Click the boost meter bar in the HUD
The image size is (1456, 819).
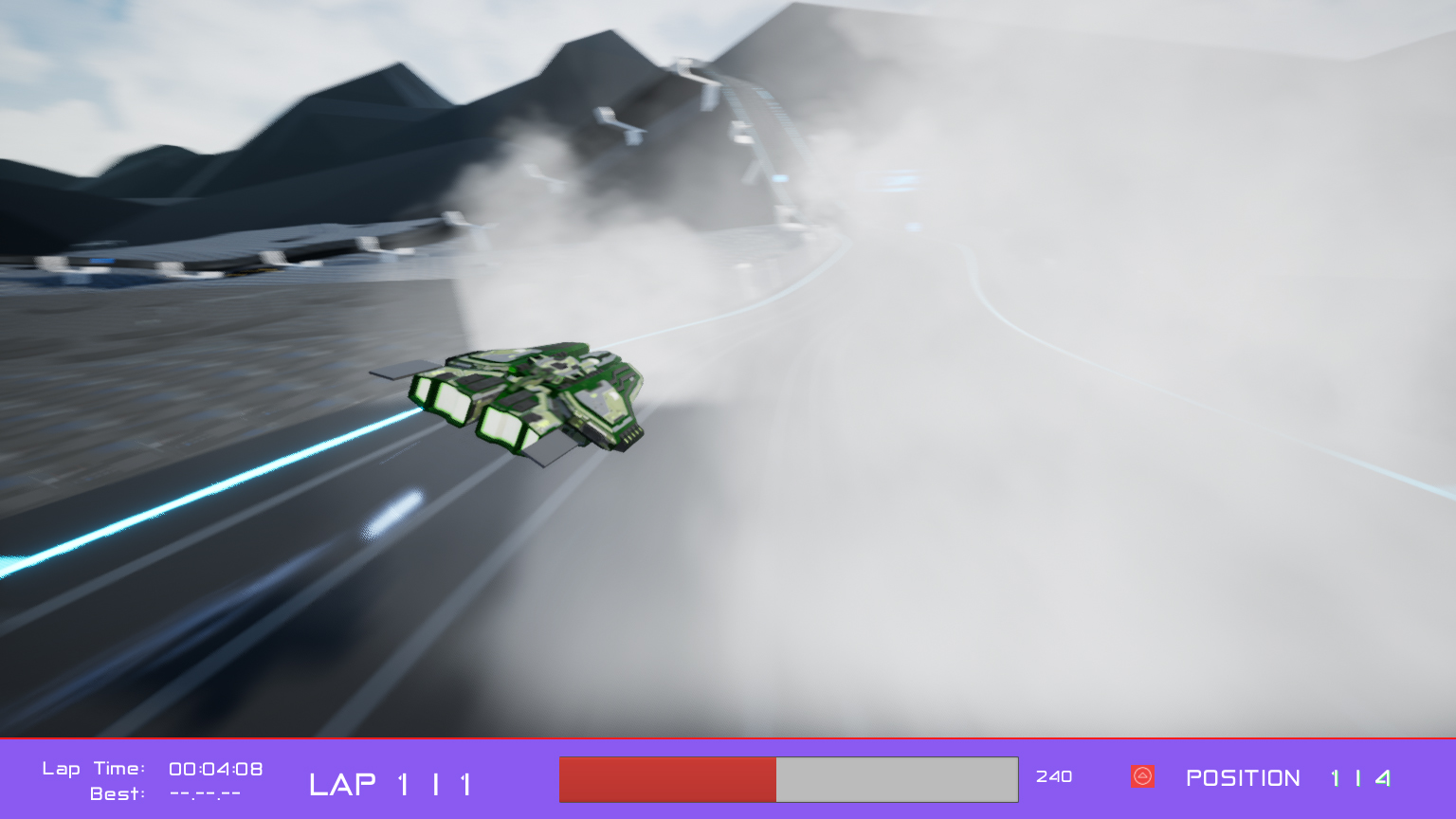pyautogui.click(x=787, y=778)
